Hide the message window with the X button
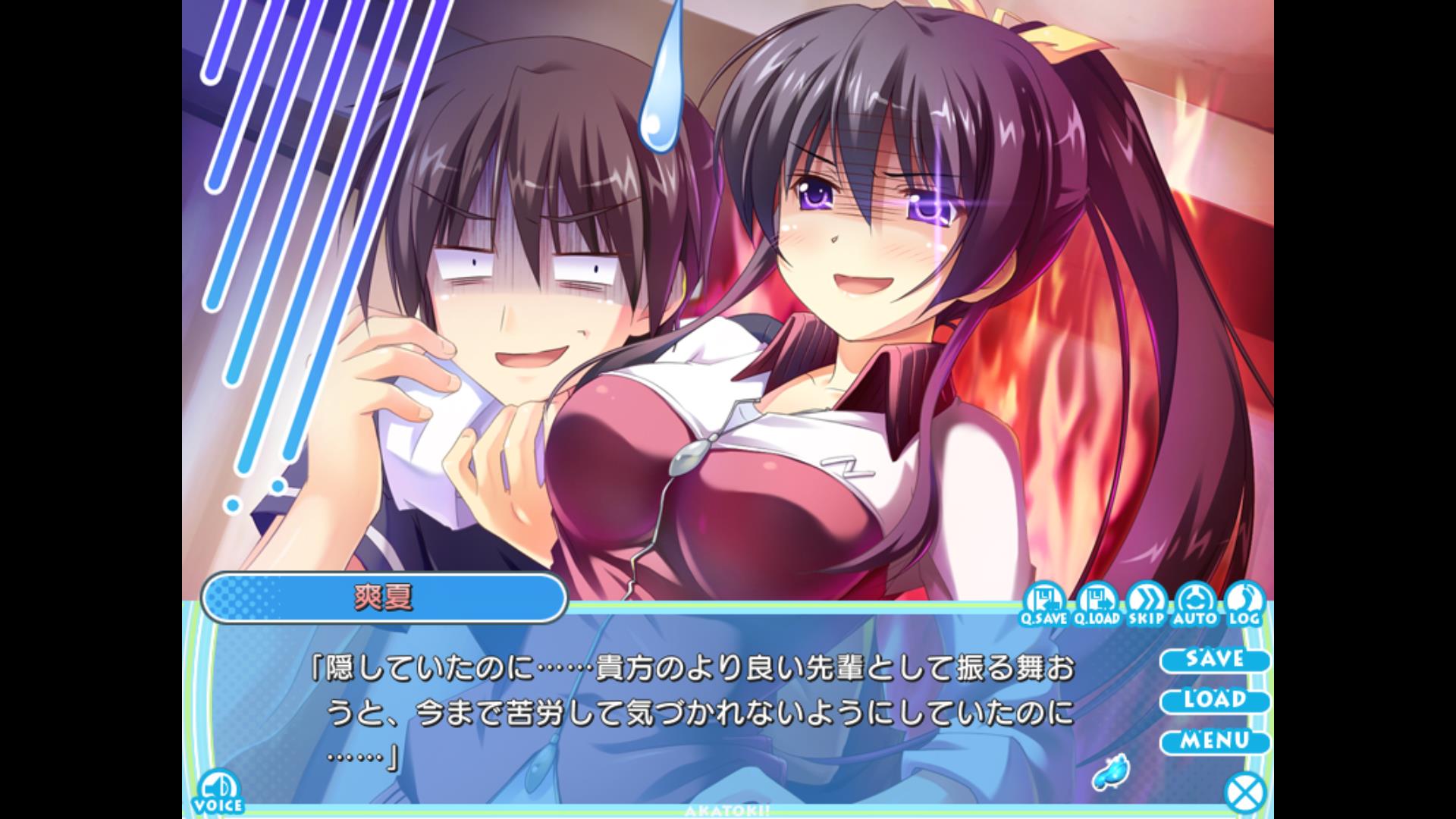 [1245, 793]
